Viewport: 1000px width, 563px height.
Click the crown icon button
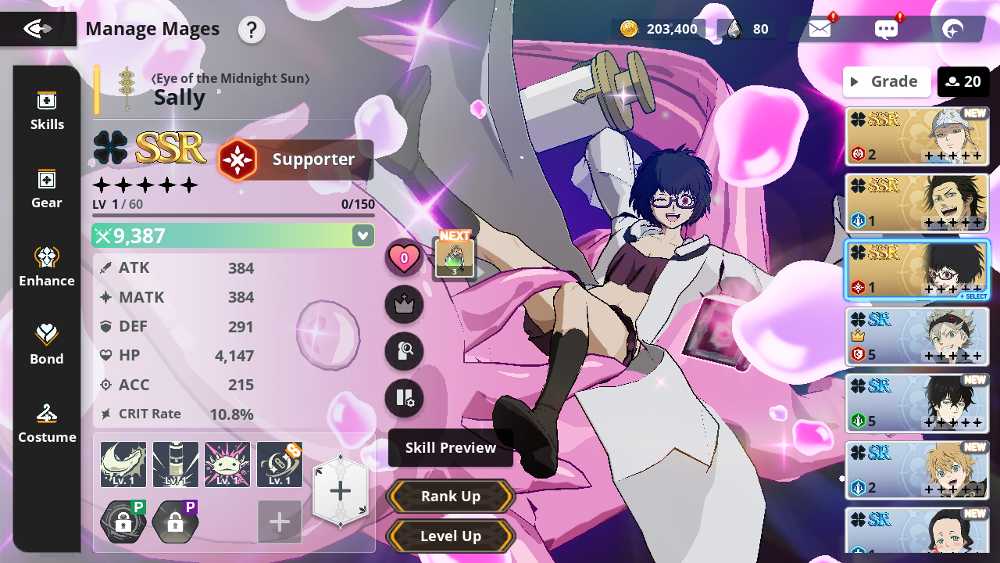coord(404,305)
